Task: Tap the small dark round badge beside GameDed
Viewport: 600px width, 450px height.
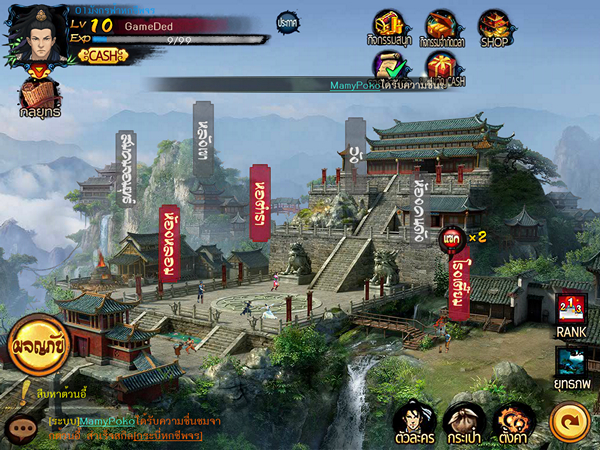Action: pyautogui.click(x=287, y=21)
